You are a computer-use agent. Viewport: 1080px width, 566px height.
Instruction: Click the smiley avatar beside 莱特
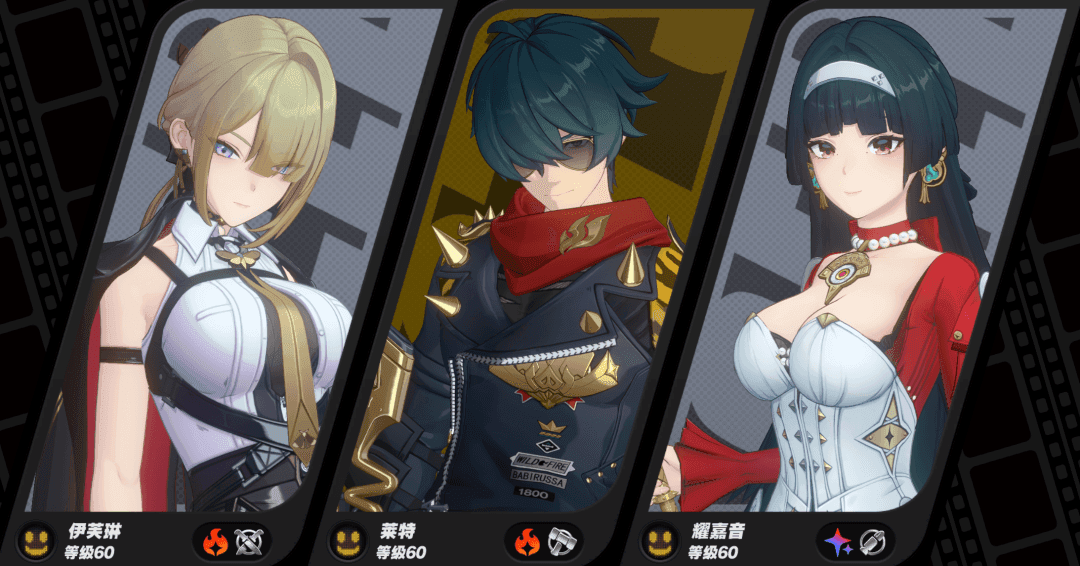point(348,542)
